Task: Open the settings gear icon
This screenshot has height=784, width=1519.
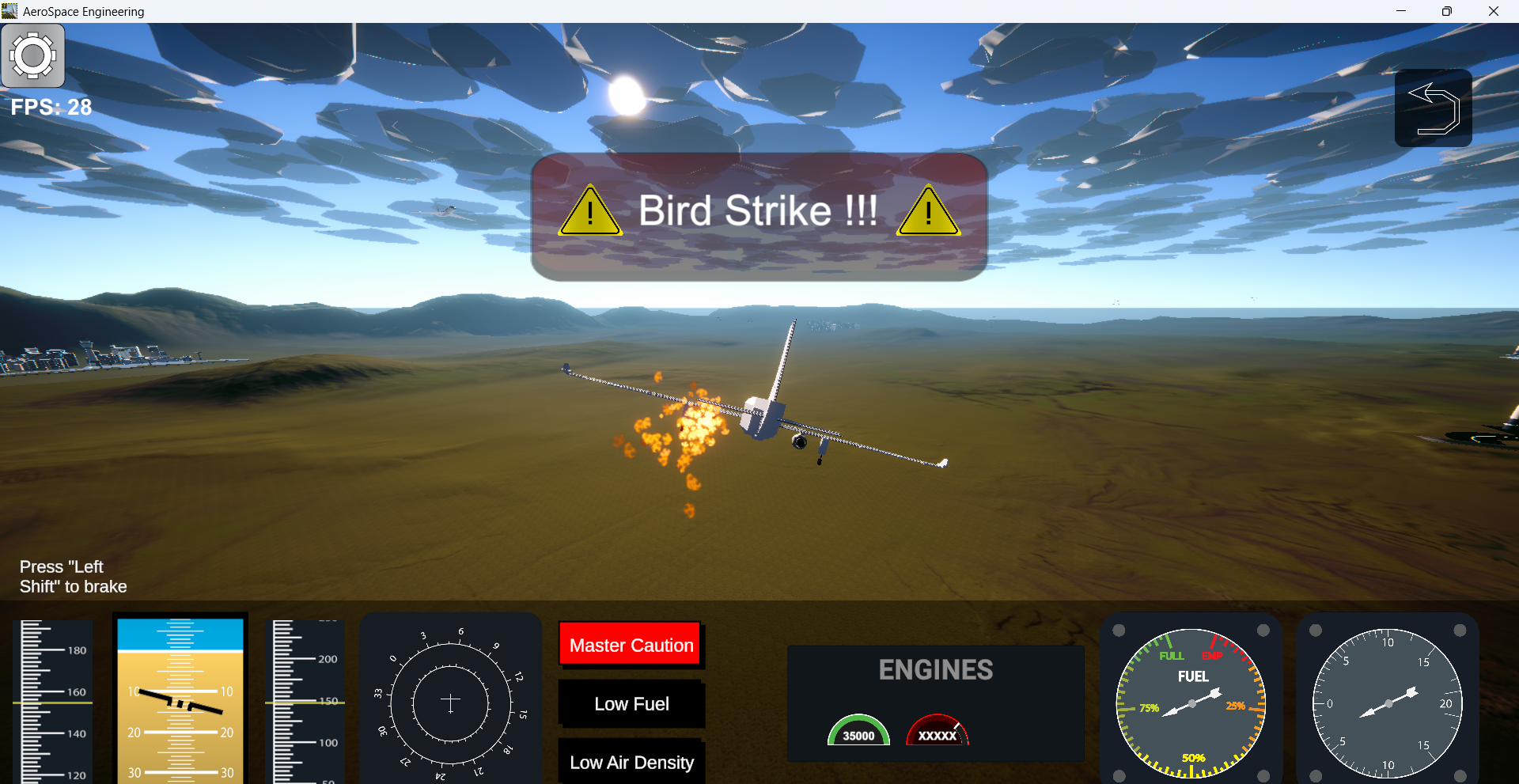Action: tap(33, 55)
